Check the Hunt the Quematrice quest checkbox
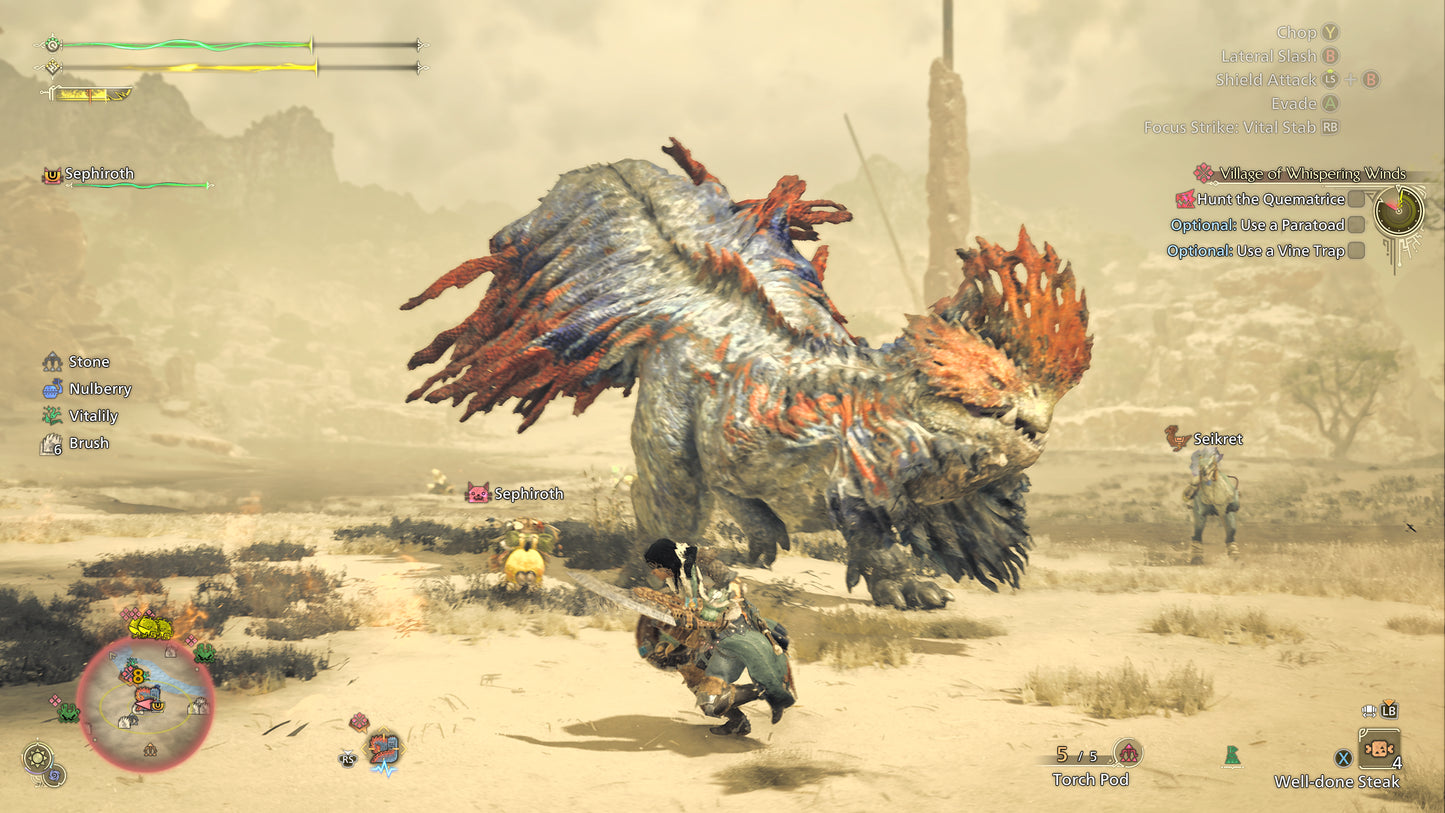 coord(1358,199)
